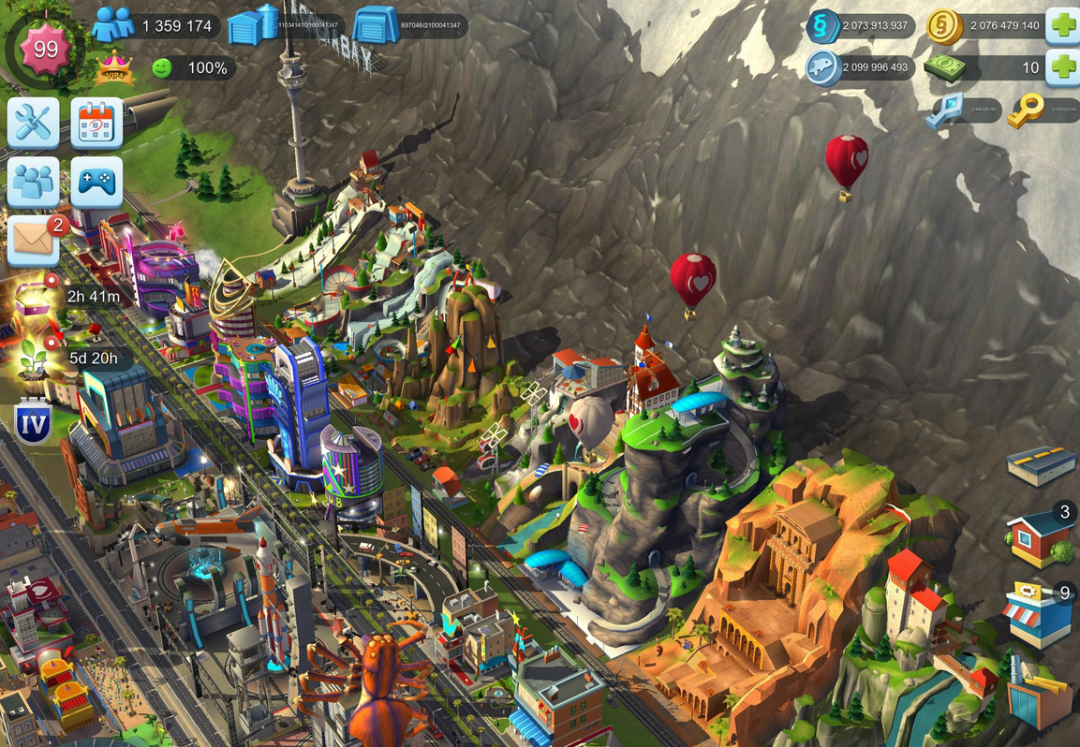Show population details via the people icon

point(112,25)
